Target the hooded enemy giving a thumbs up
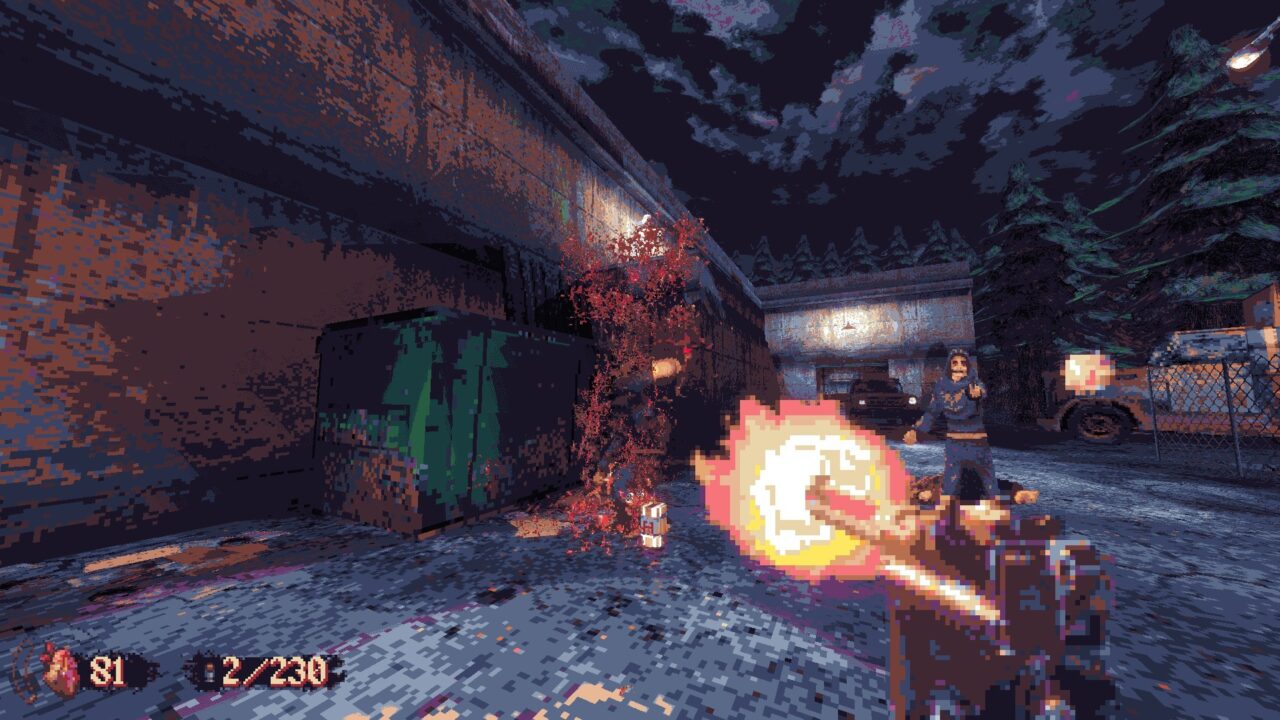Screen dimensions: 1280x720 (958, 410)
